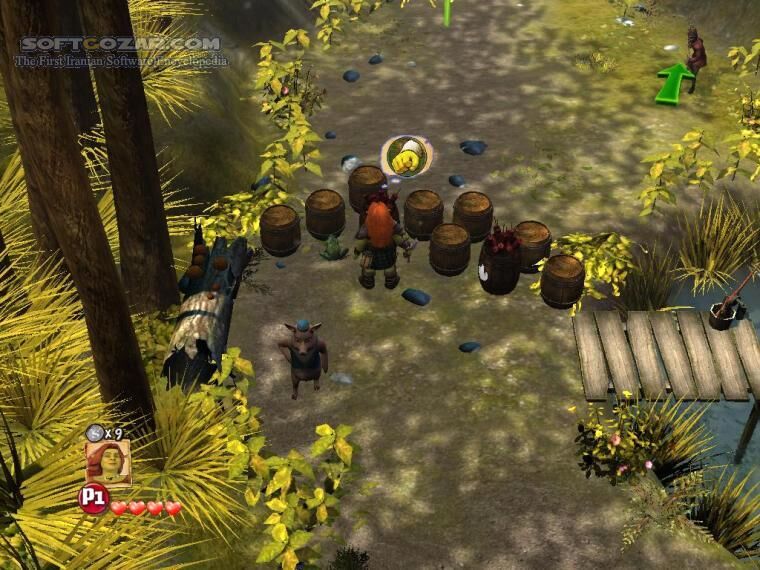The image size is (760, 570).
Task: Click the Fiona character portrait
Action: tap(107, 462)
